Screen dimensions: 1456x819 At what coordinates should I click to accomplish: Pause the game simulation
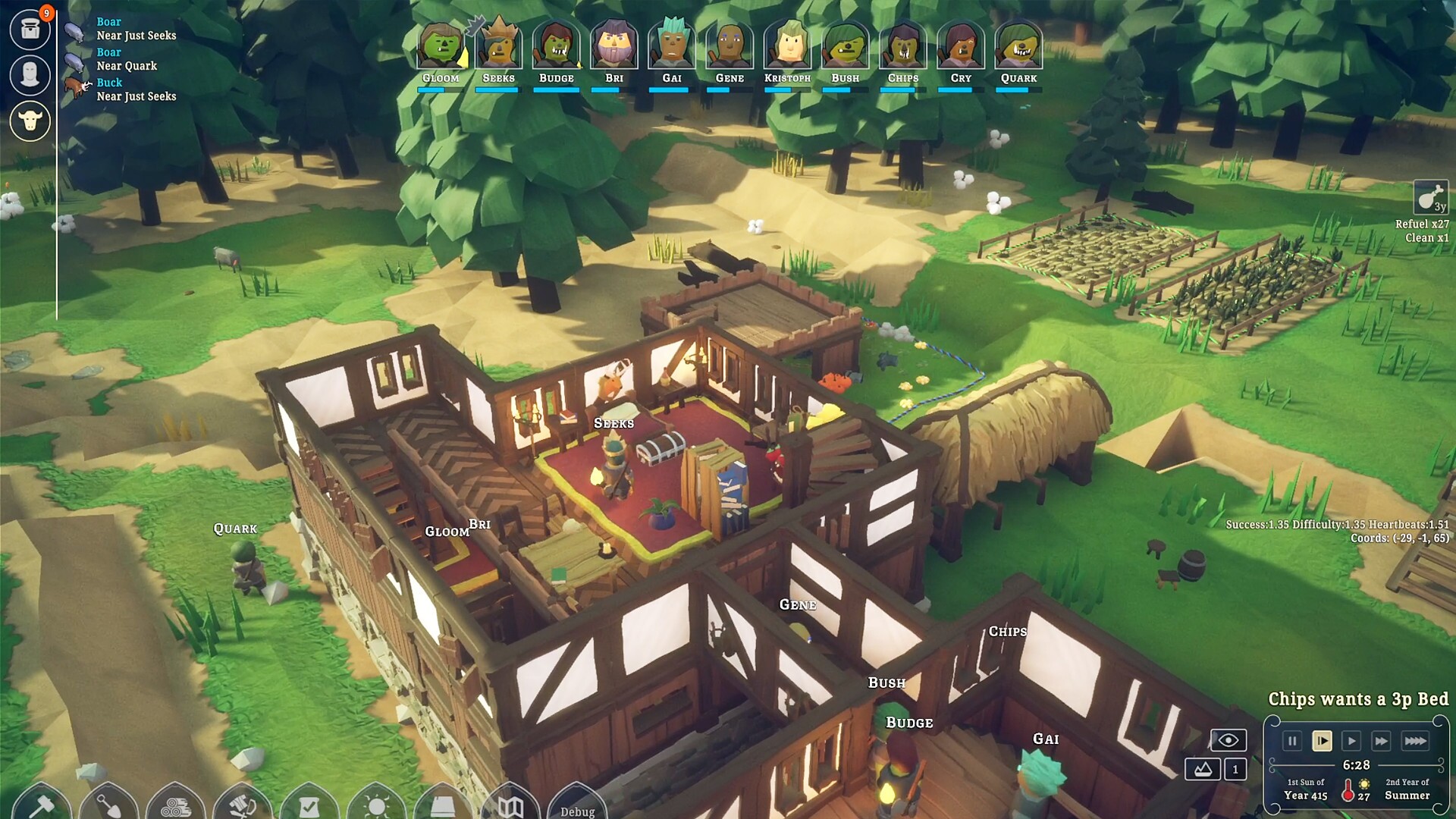1292,742
